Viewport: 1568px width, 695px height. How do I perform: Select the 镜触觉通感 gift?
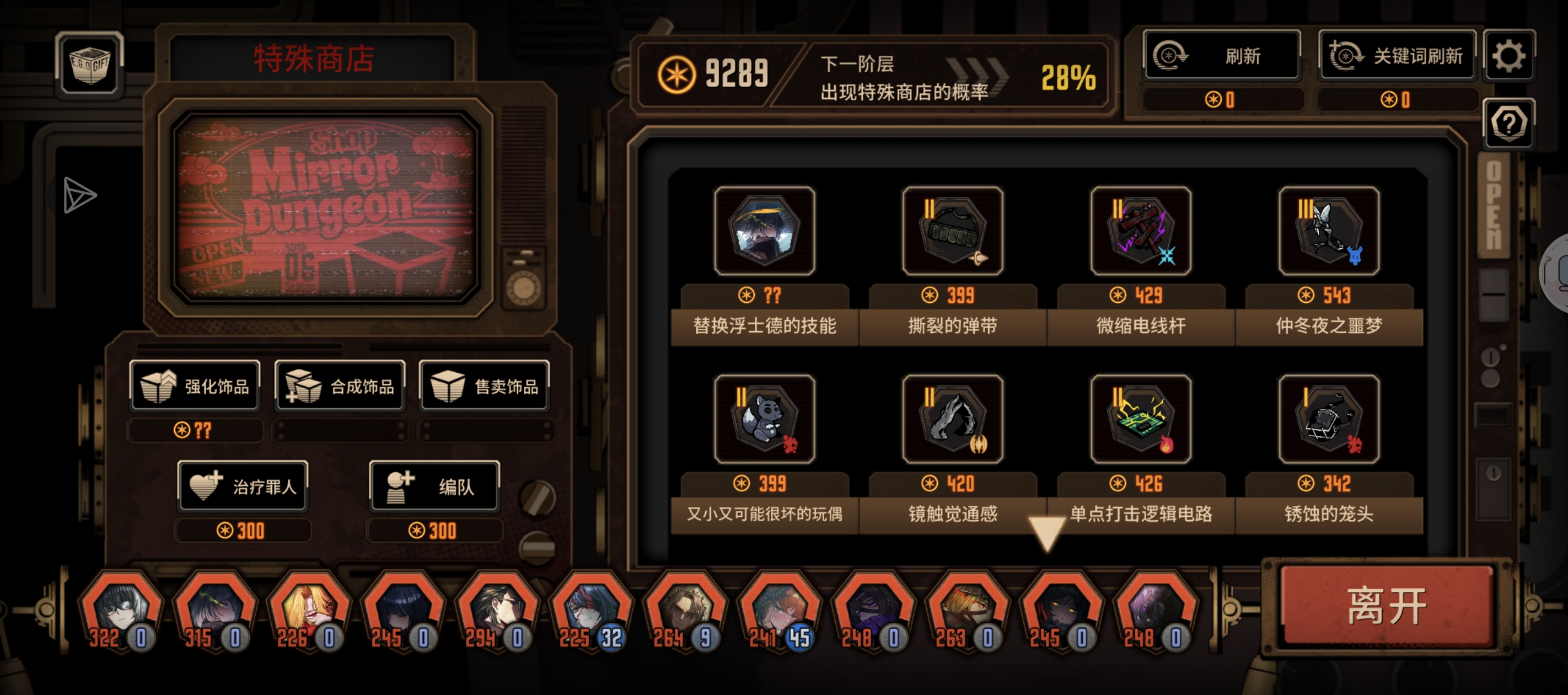tap(953, 419)
